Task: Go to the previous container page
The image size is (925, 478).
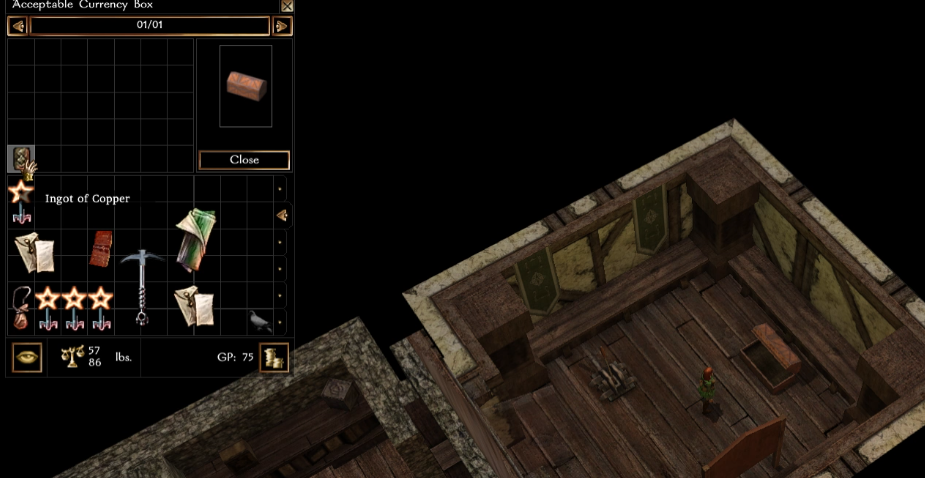Action: (x=17, y=25)
